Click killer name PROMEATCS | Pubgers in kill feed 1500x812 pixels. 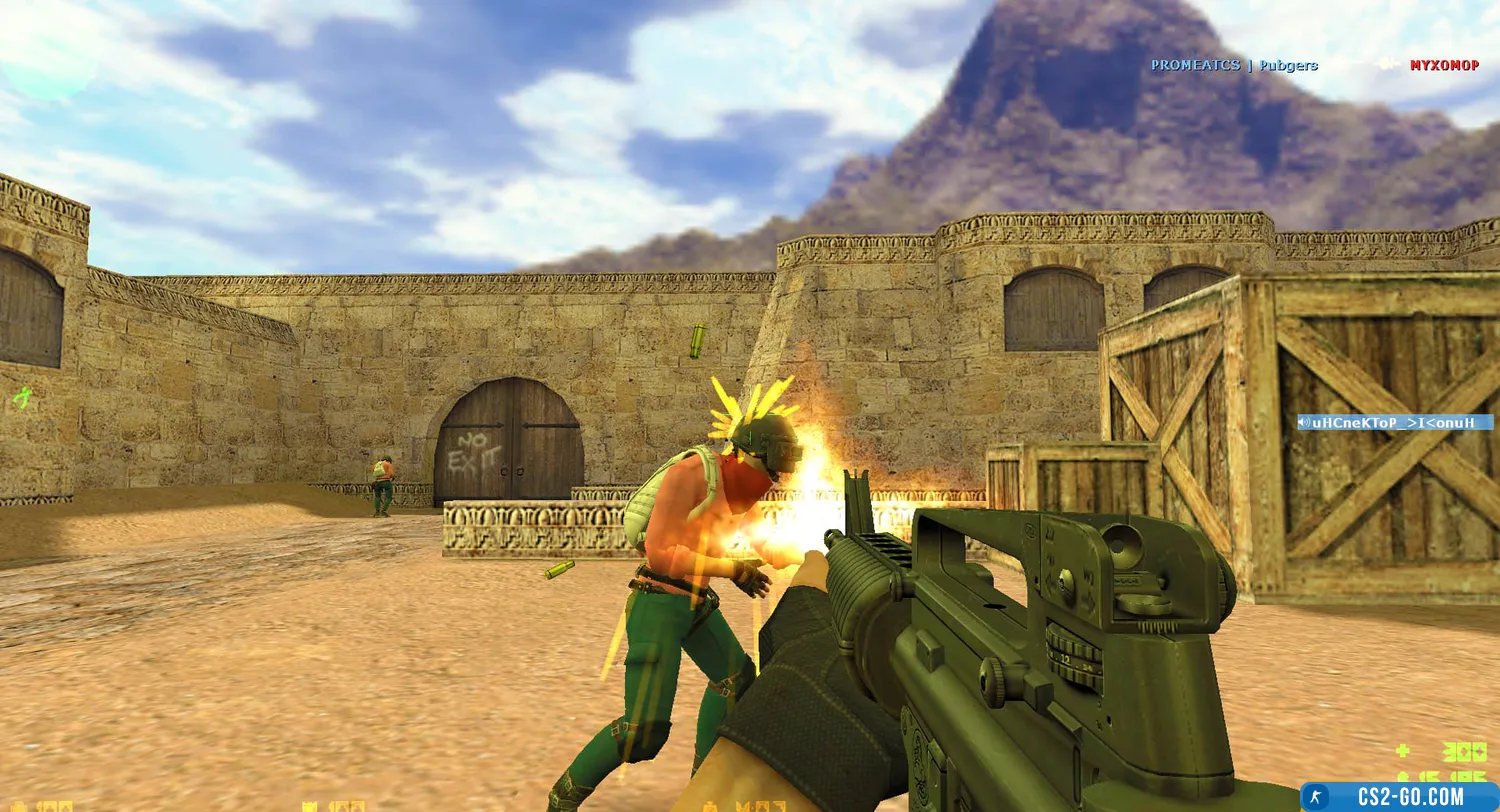[1233, 65]
